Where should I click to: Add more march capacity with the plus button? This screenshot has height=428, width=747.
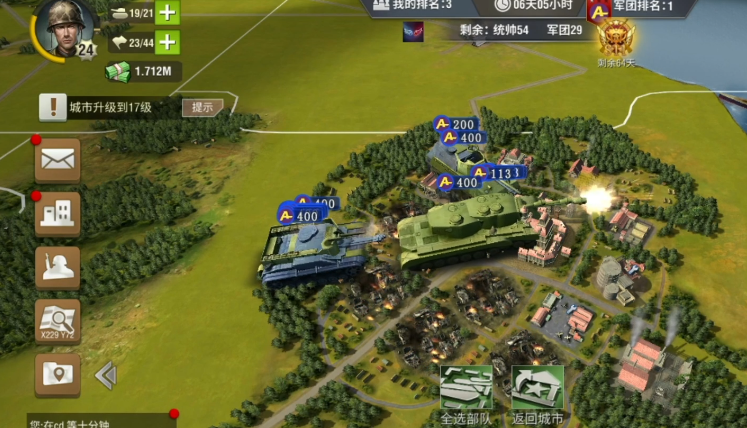coord(168,42)
